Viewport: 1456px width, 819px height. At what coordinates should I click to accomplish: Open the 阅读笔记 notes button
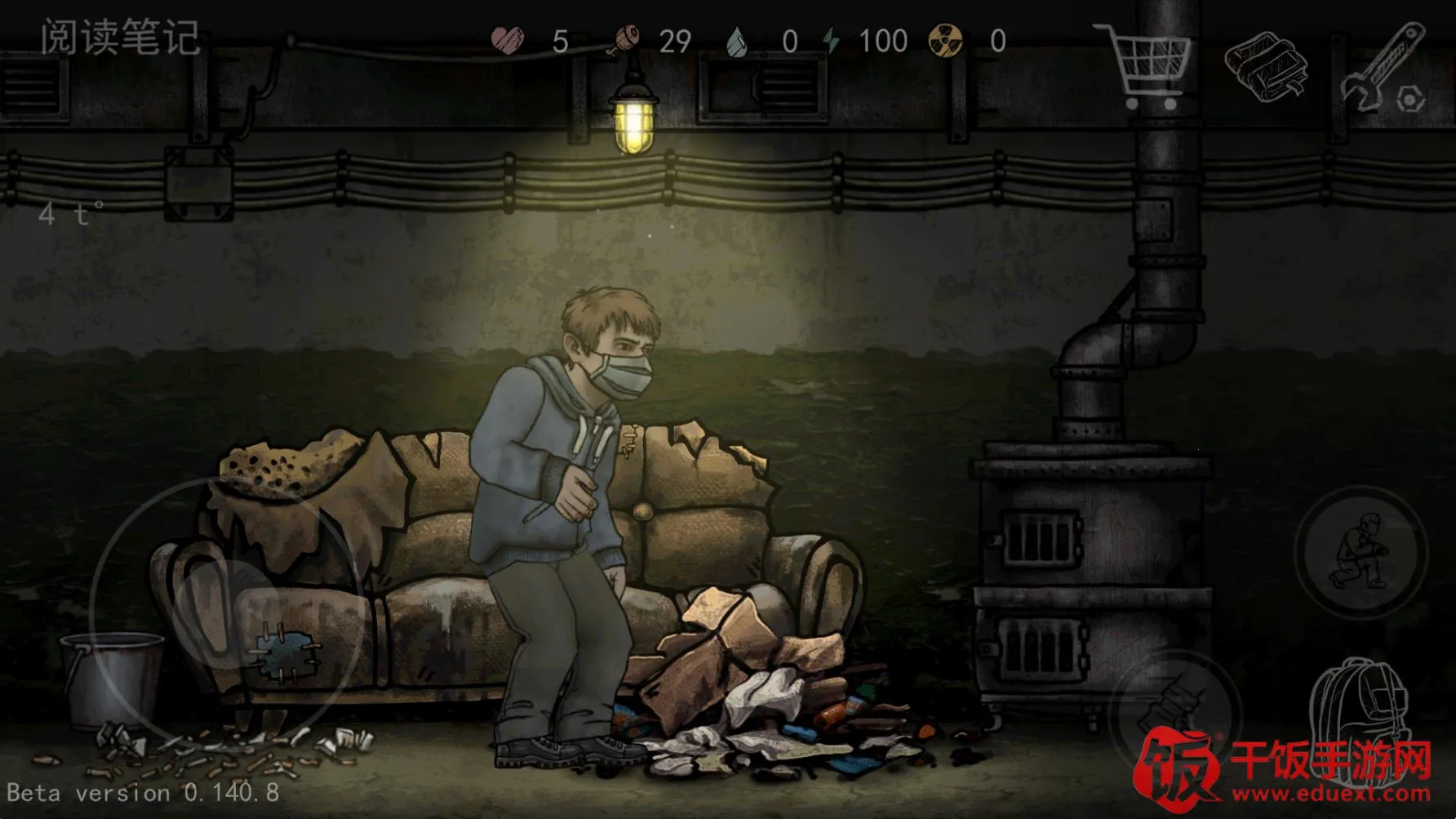[120, 38]
